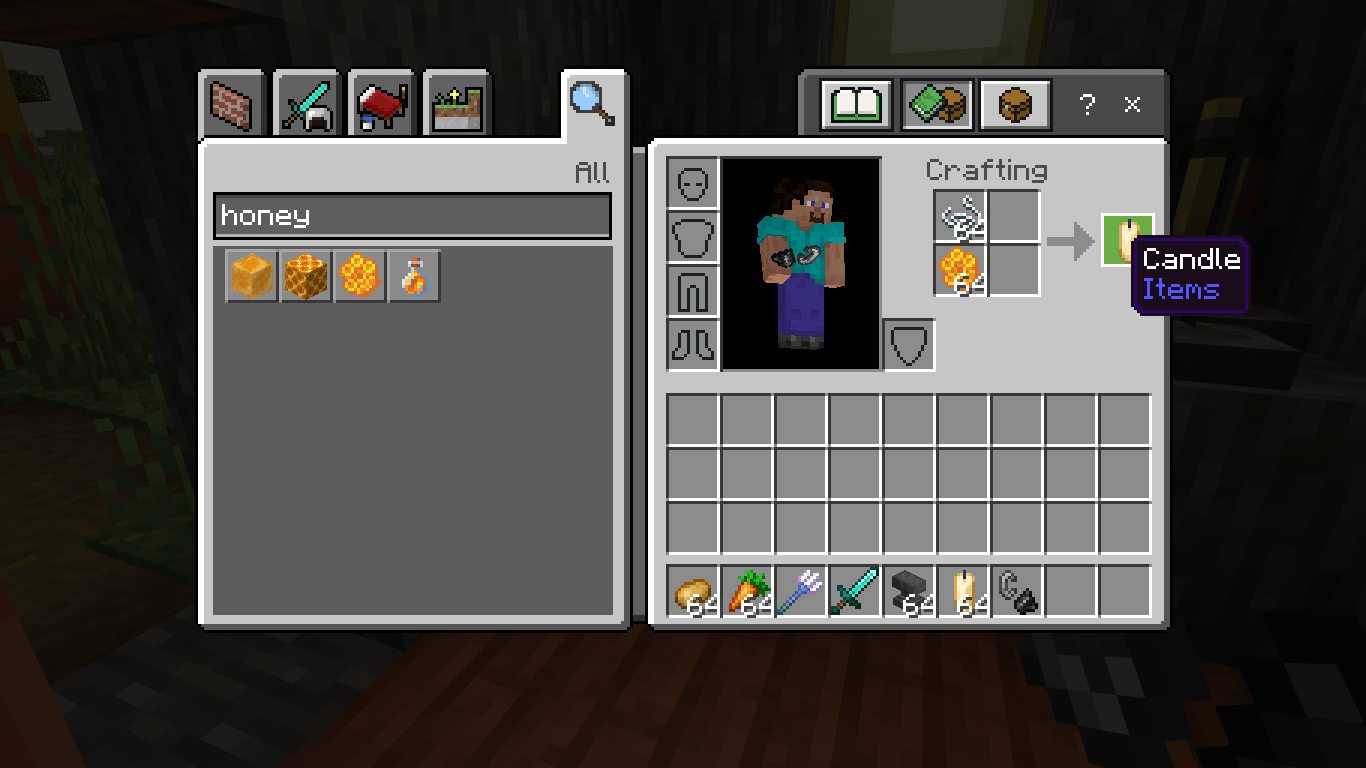Open the All category filter
1366x768 pixels.
594,171
